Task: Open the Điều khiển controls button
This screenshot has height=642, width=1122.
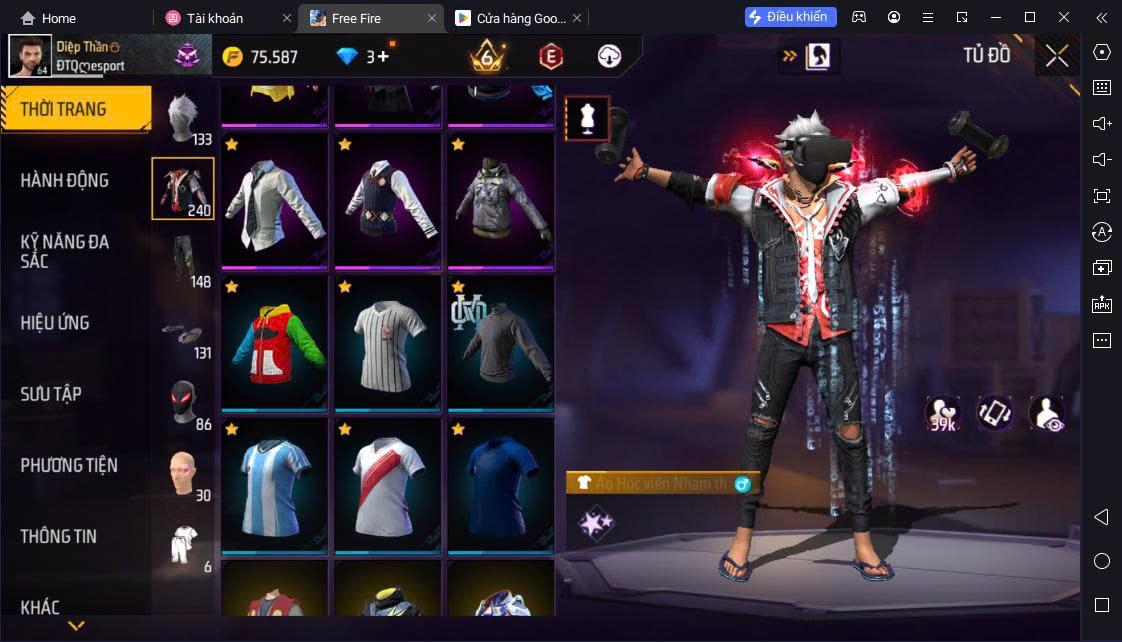Action: 790,17
